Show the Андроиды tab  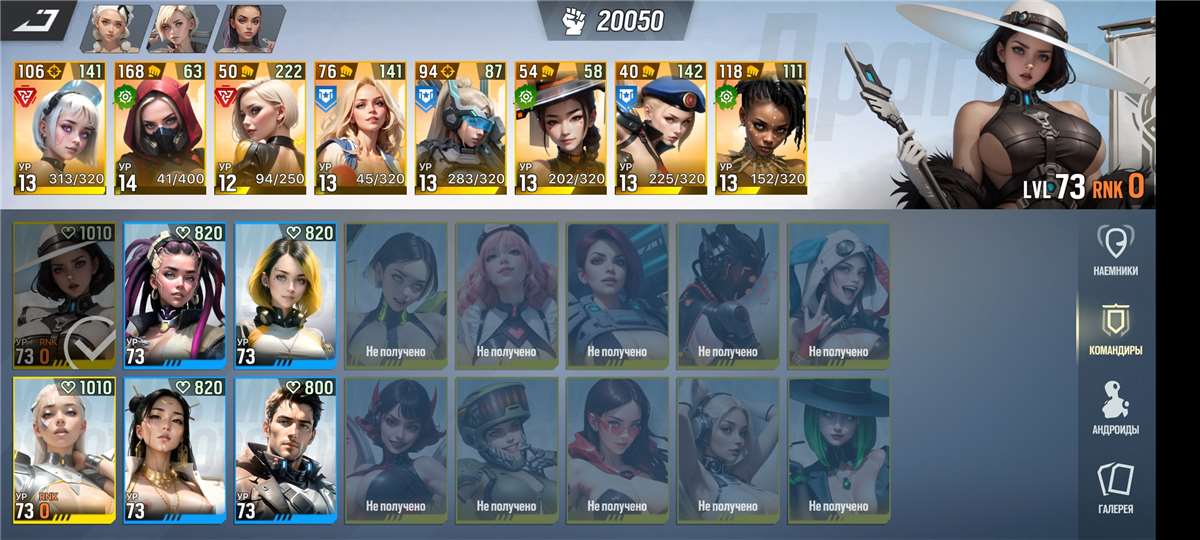[x=1114, y=410]
